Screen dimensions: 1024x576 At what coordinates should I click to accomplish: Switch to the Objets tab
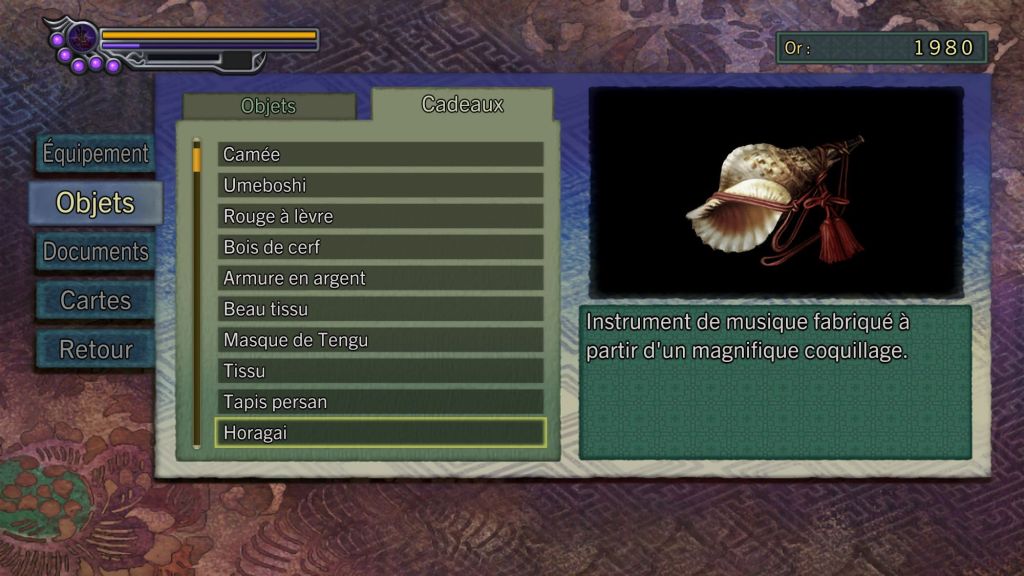click(268, 106)
